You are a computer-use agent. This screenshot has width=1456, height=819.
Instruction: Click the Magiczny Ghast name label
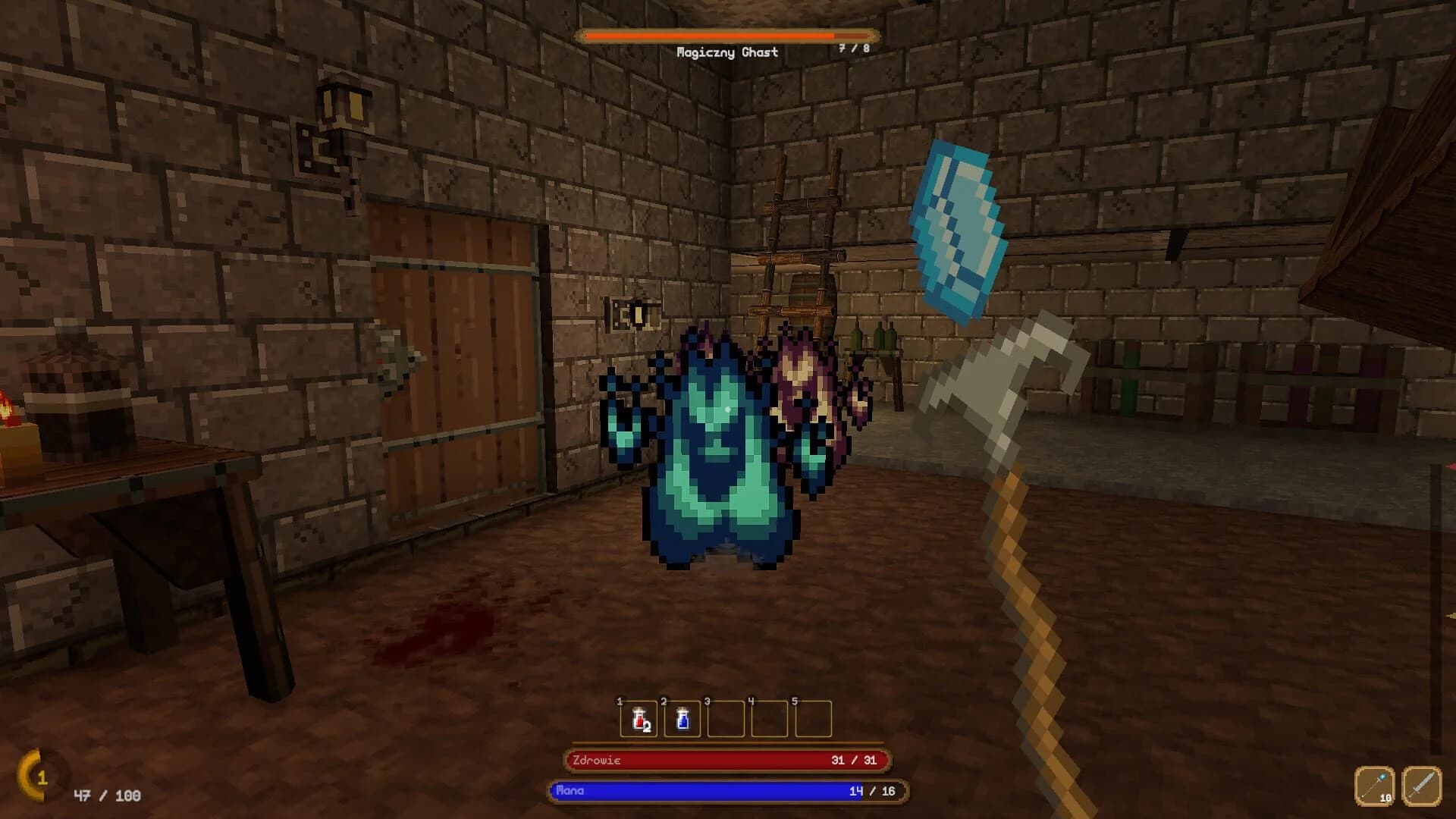tap(728, 52)
